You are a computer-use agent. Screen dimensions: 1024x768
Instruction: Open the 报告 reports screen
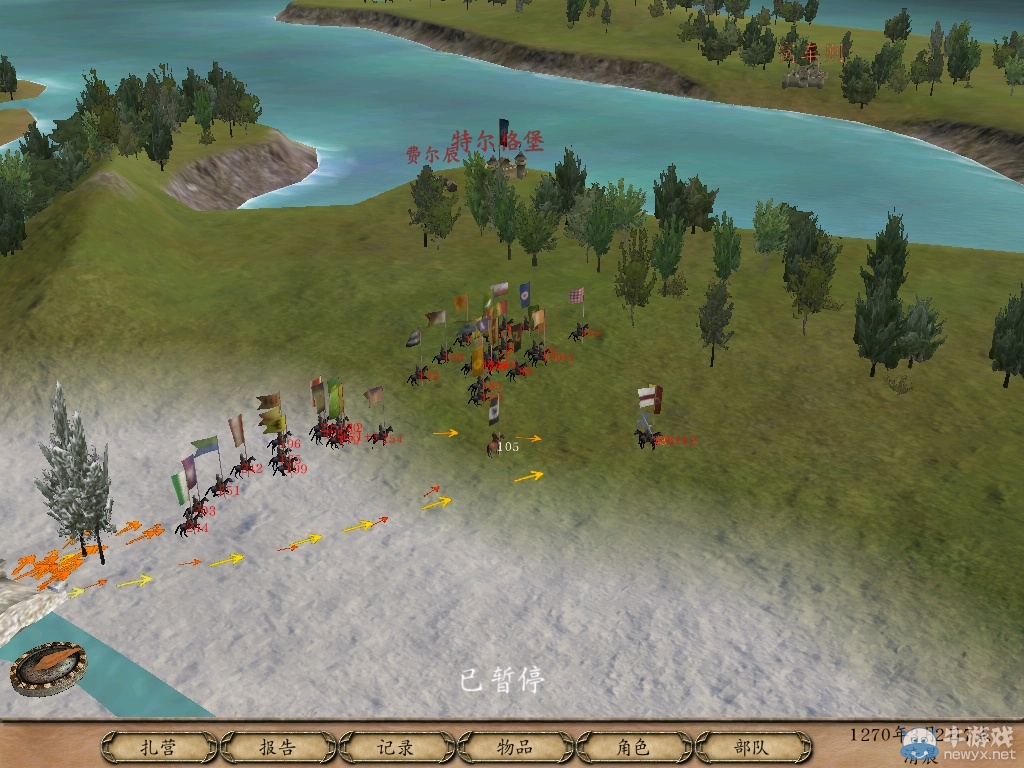click(x=277, y=747)
